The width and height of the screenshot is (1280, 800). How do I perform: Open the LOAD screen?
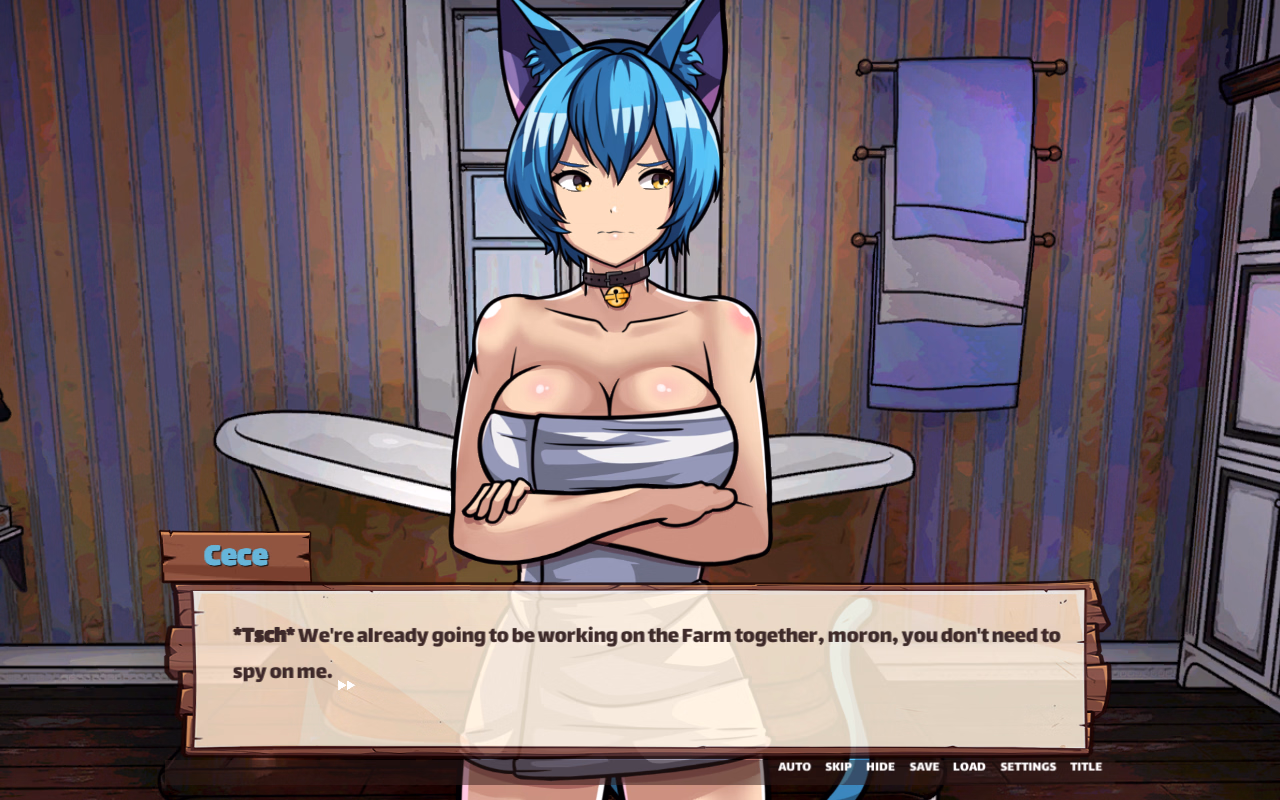tap(969, 766)
